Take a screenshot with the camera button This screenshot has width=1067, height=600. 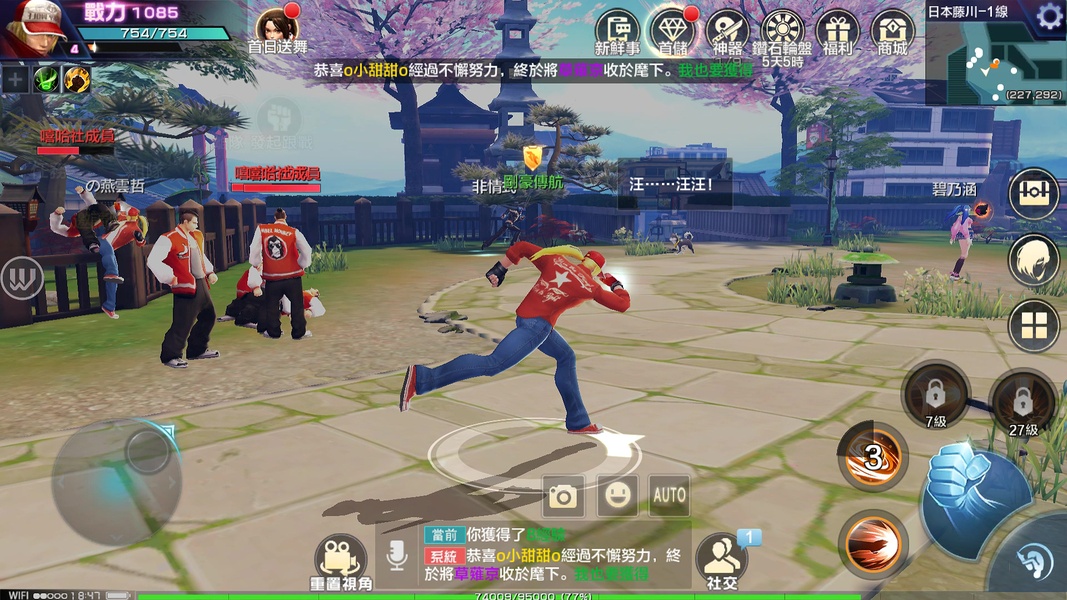(563, 495)
